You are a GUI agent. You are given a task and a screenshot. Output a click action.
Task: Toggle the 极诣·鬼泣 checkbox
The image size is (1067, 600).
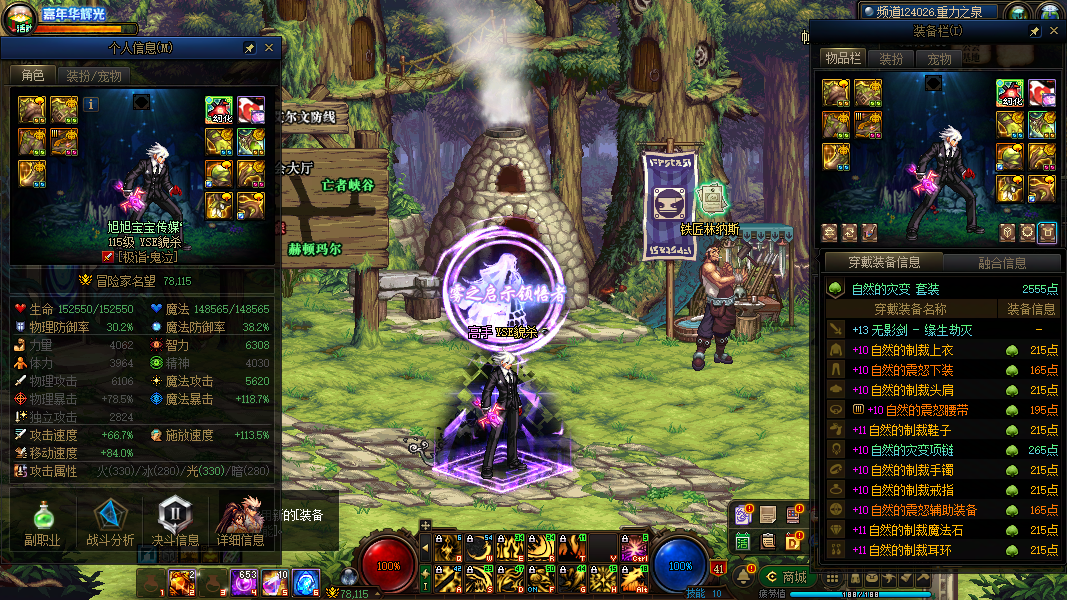coord(108,257)
